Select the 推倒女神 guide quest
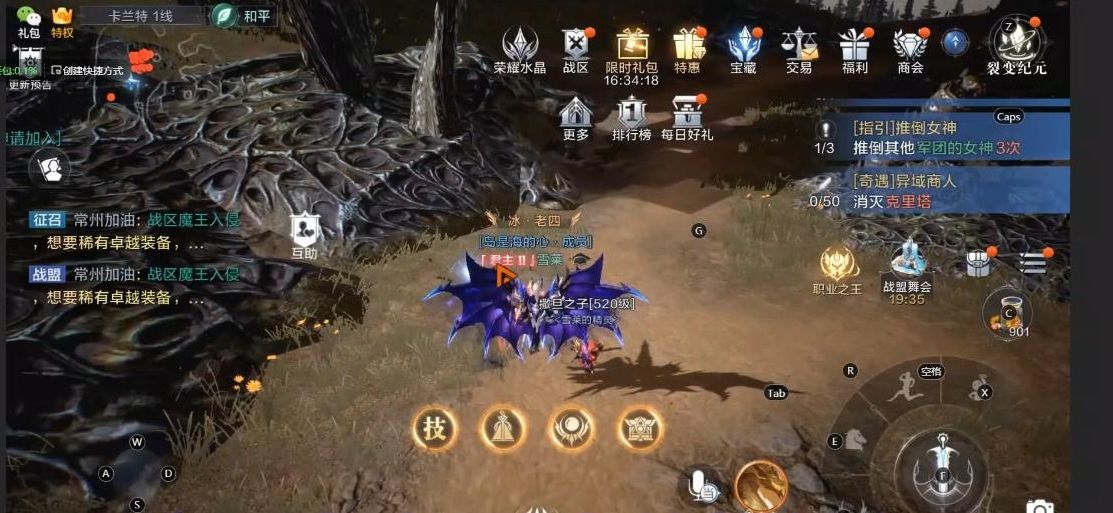Viewport: 1113px width, 513px height. [x=940, y=138]
